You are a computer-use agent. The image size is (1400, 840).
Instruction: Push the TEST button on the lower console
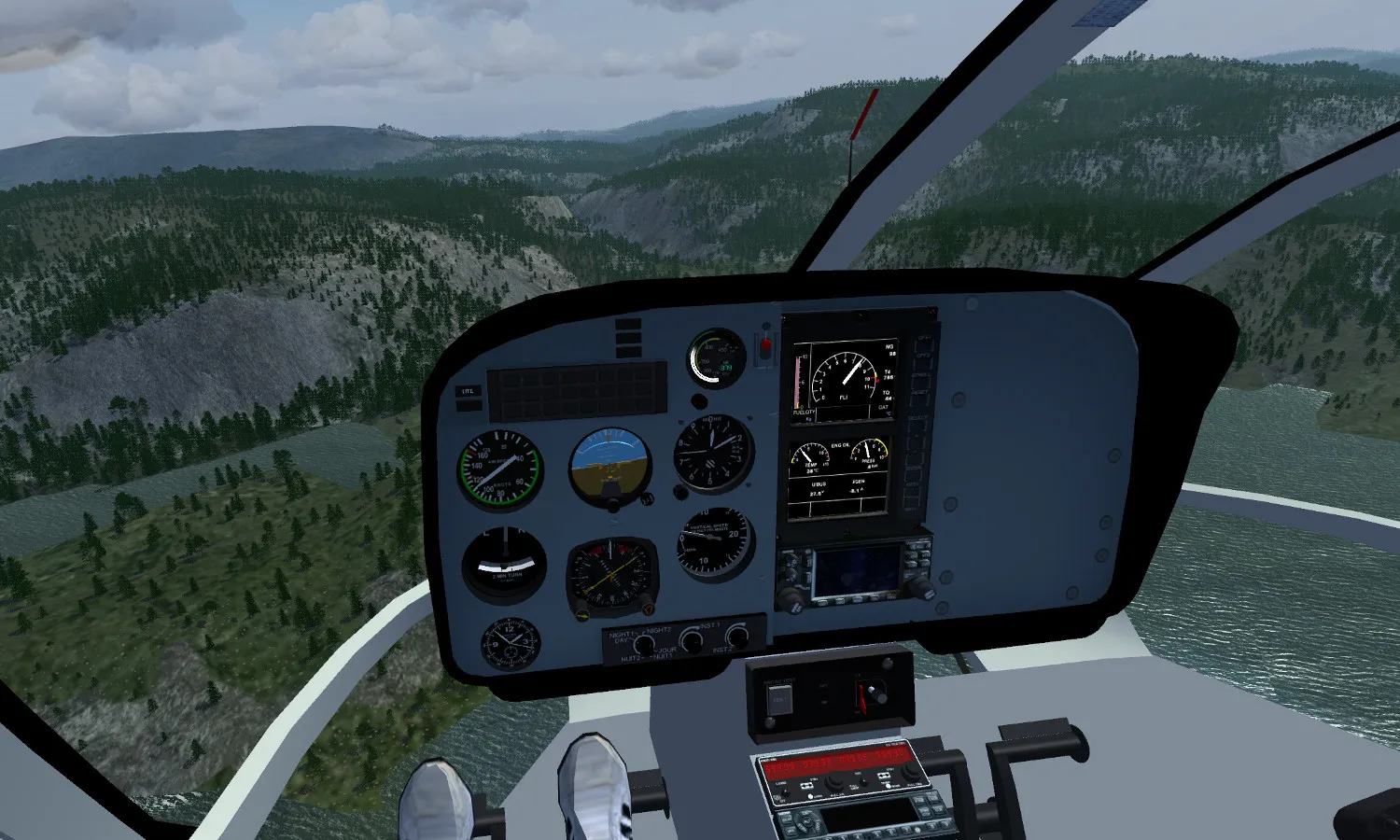(x=779, y=698)
